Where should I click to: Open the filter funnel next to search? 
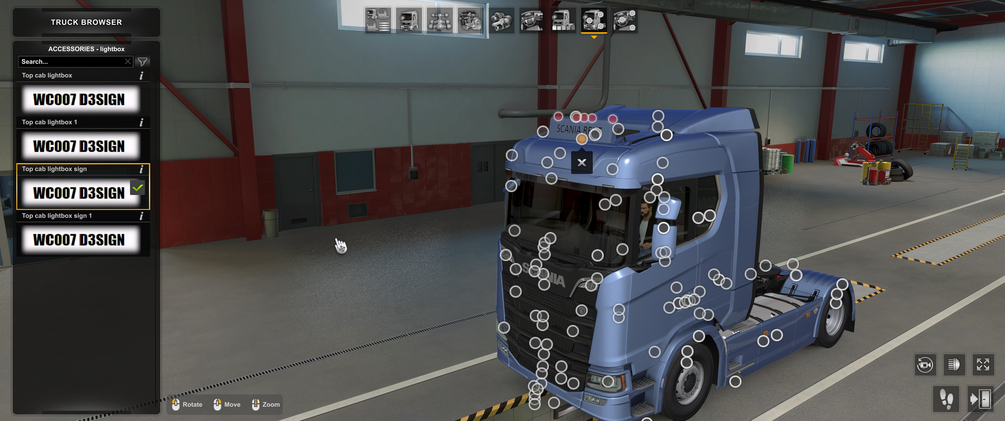[143, 62]
